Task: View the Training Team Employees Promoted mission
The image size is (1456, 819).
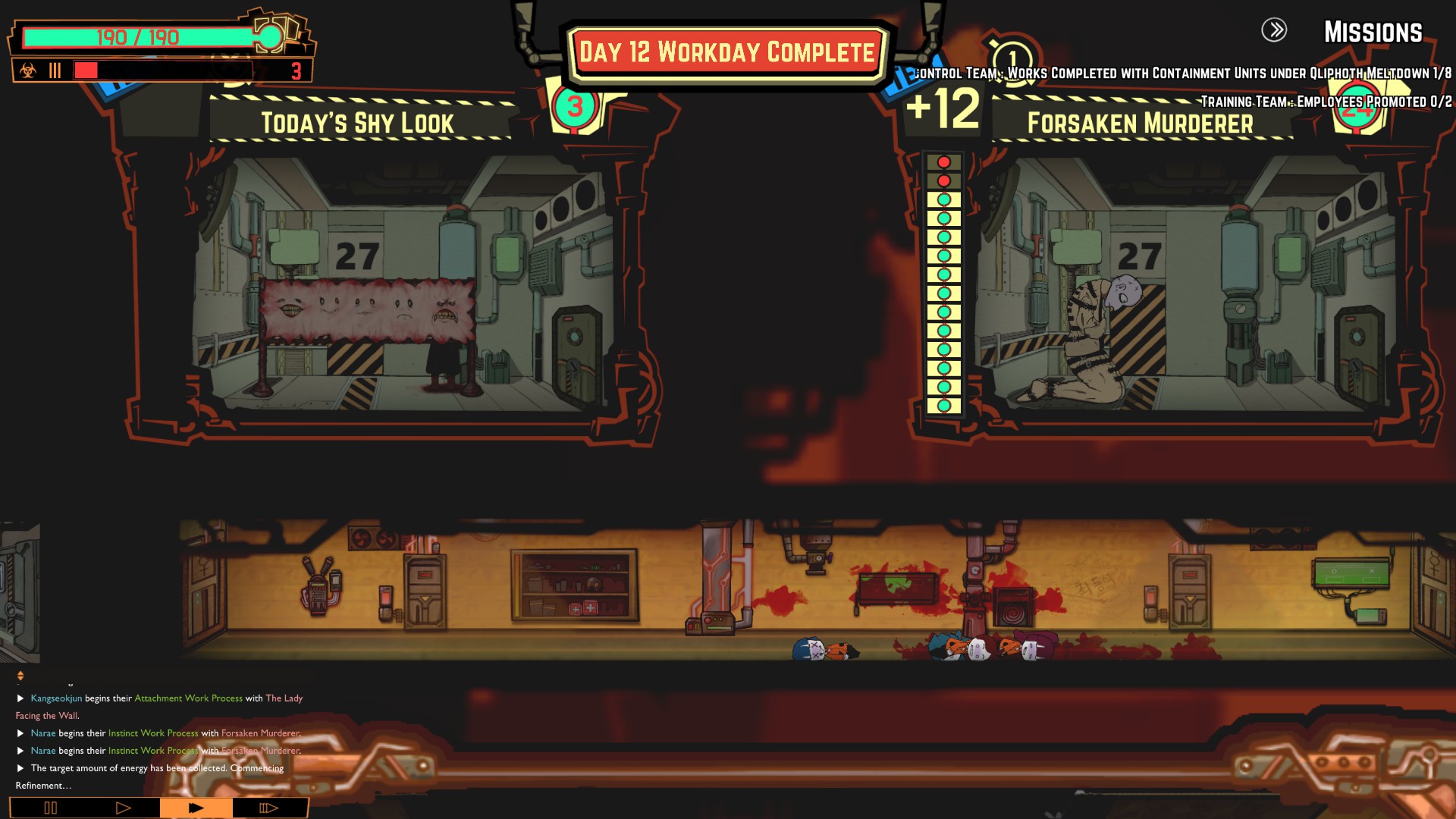Action: pos(1326,102)
